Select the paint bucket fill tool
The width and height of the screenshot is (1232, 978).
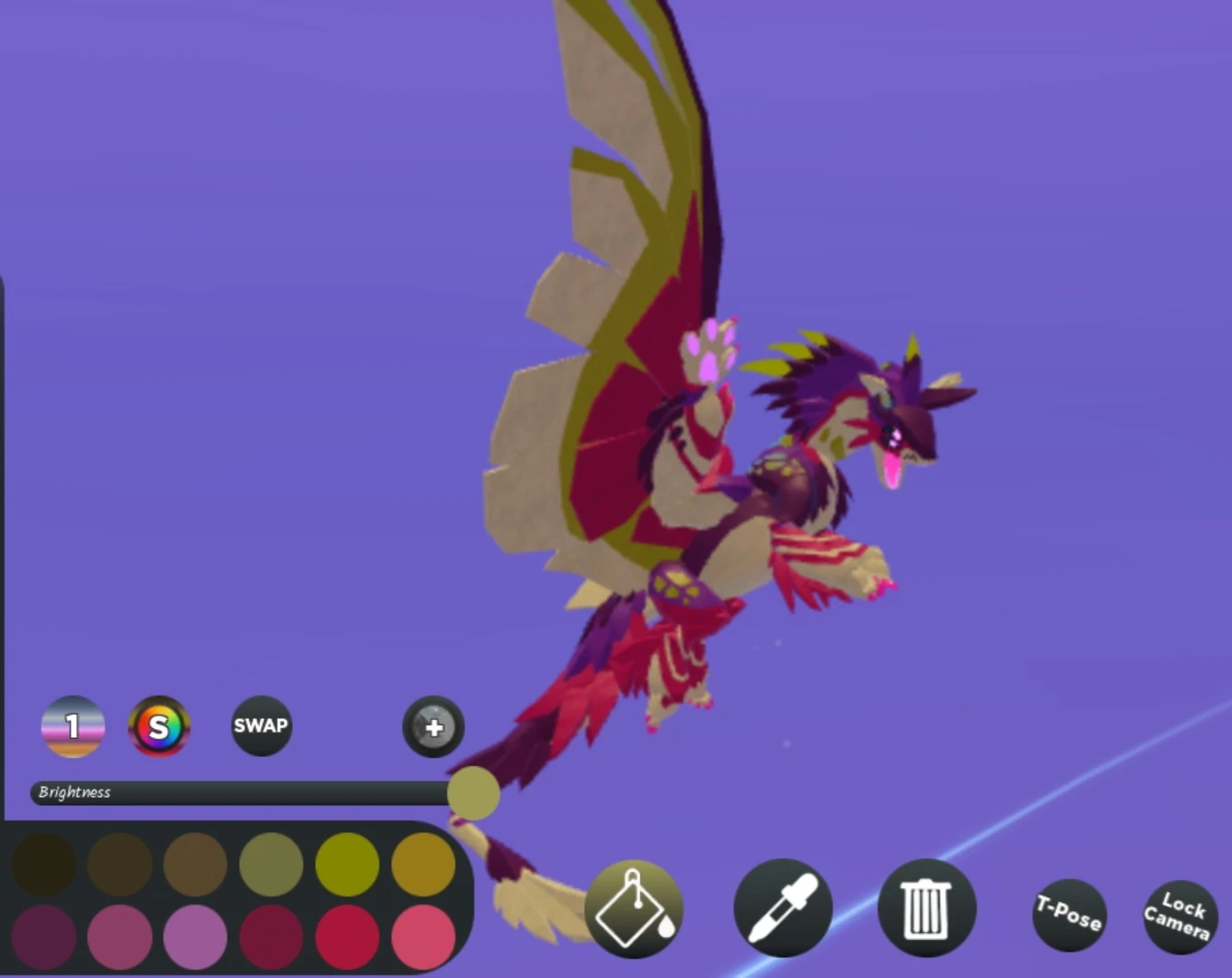coord(634,910)
